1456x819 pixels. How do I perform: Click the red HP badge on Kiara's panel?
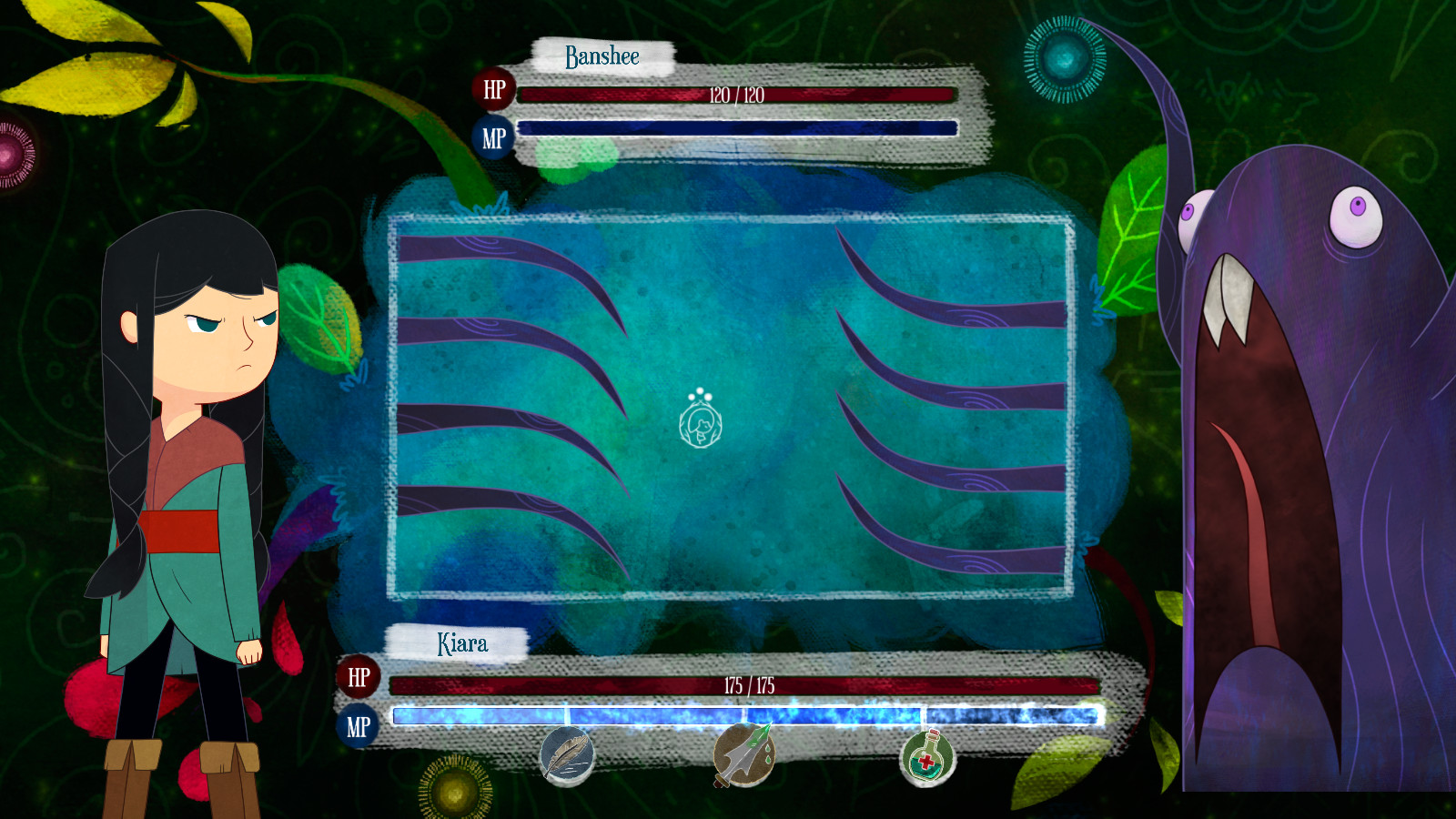click(x=359, y=678)
